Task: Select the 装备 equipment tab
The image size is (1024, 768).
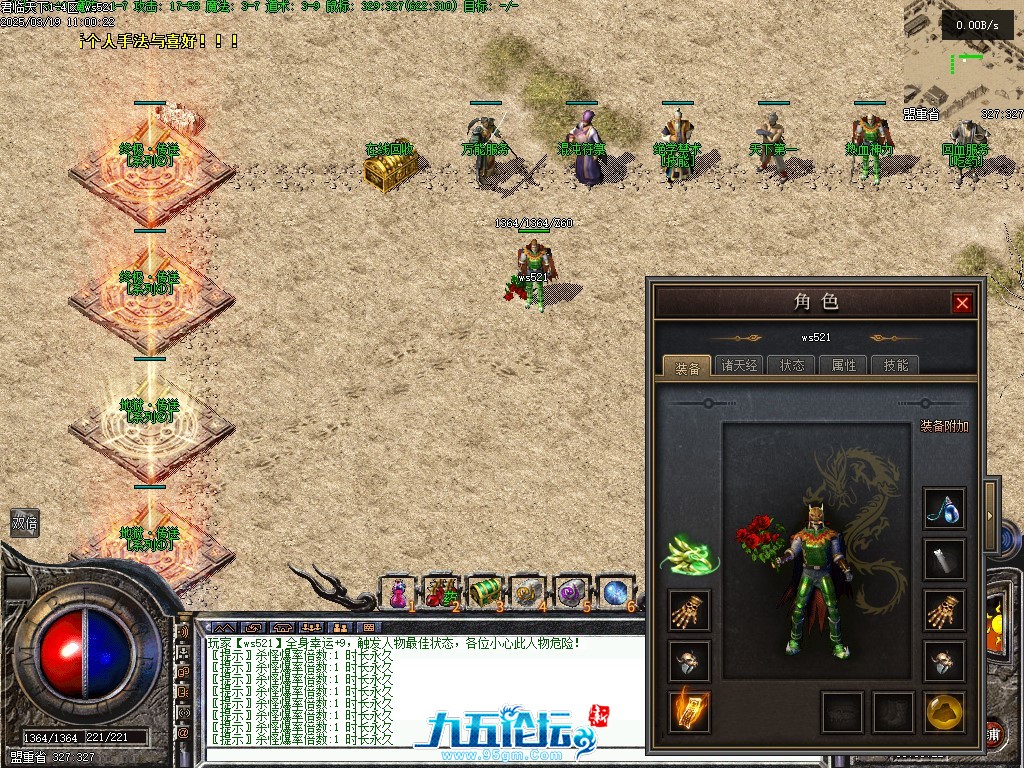Action: 686,365
